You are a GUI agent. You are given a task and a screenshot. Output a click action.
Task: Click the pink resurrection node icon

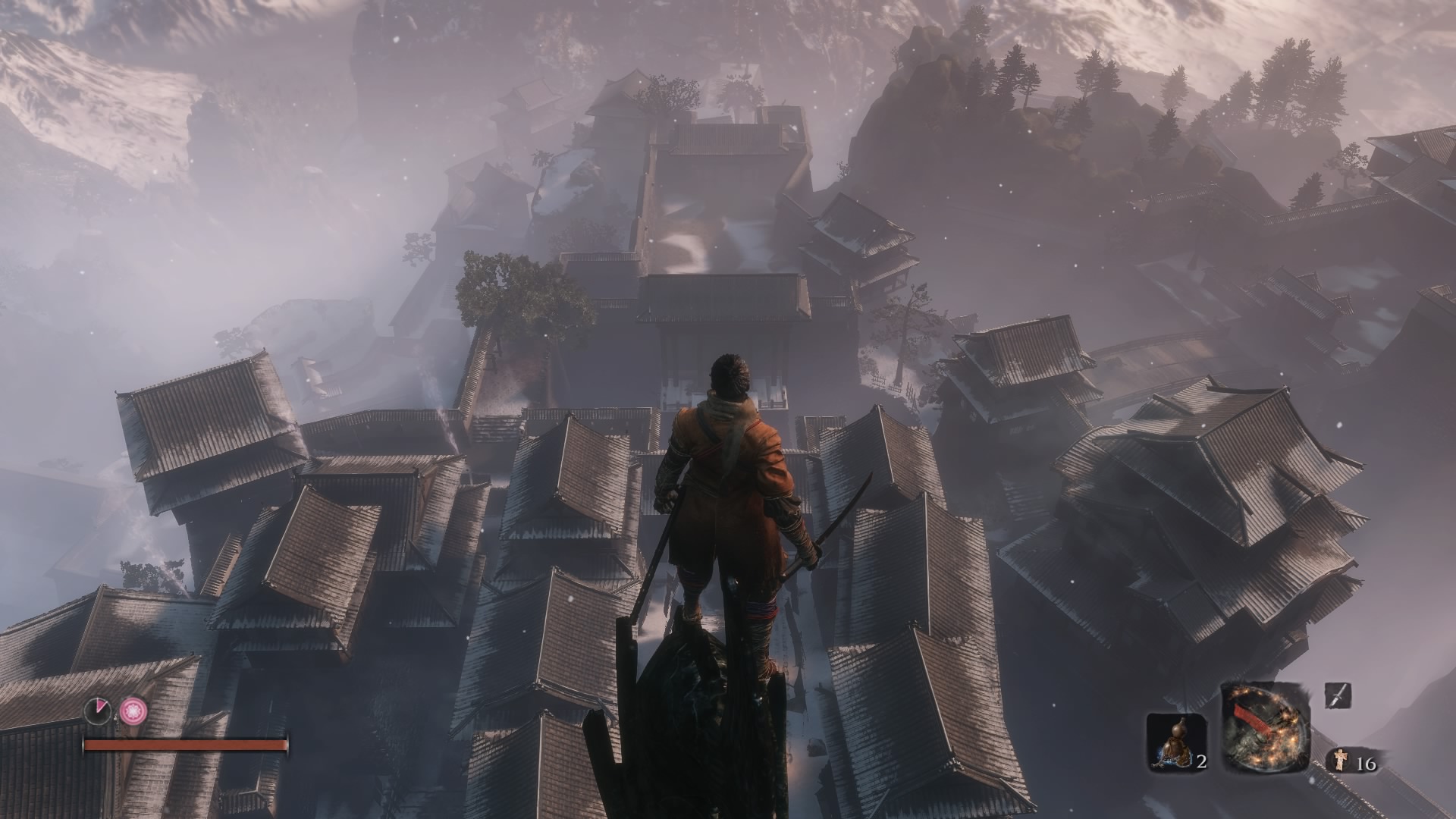132,710
